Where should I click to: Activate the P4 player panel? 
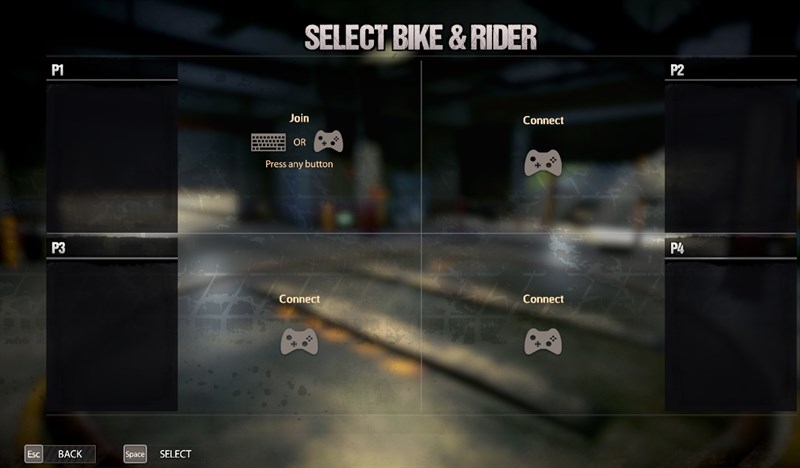[x=731, y=327]
